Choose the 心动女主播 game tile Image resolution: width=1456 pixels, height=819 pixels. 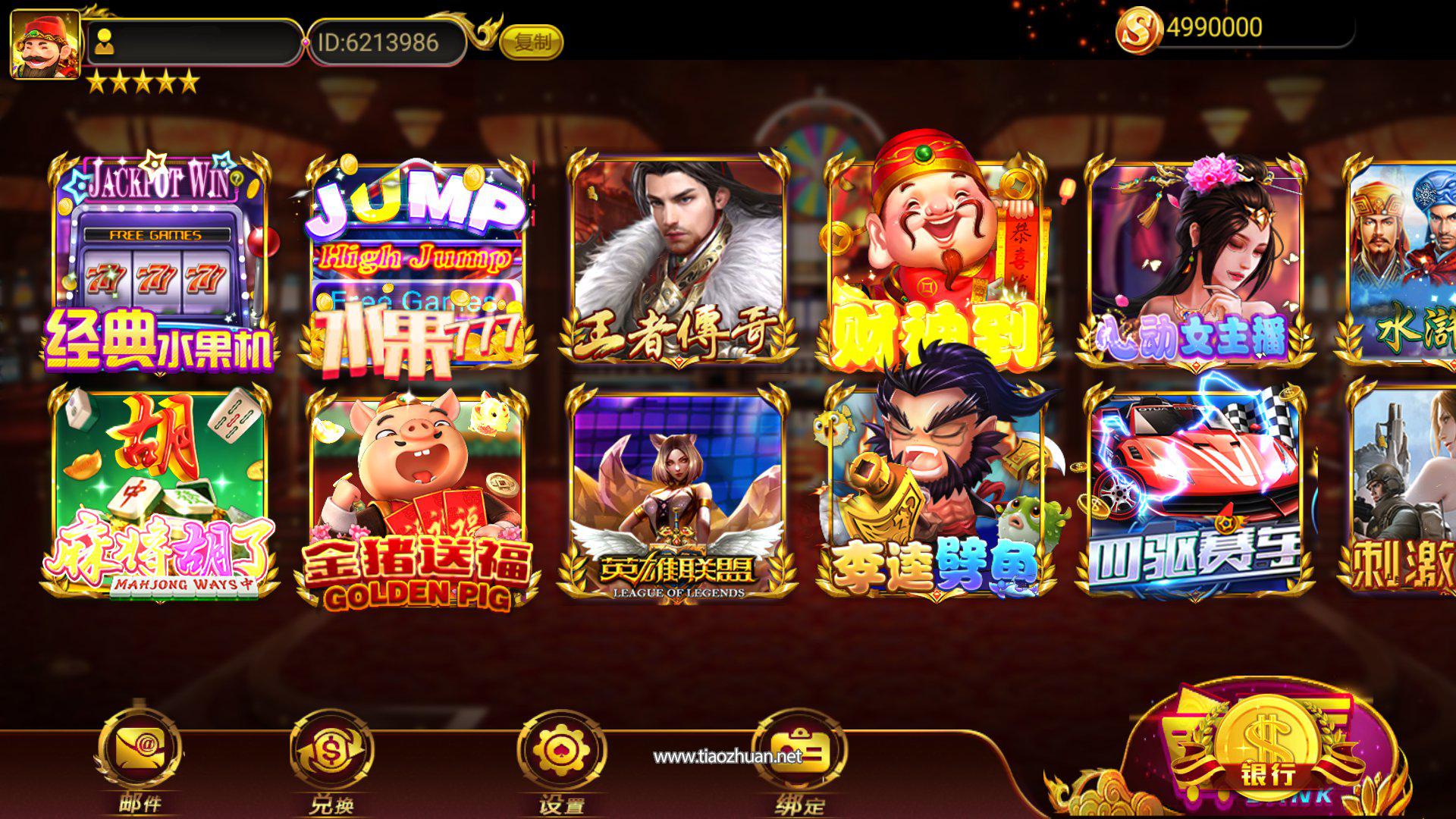pyautogui.click(x=1196, y=258)
